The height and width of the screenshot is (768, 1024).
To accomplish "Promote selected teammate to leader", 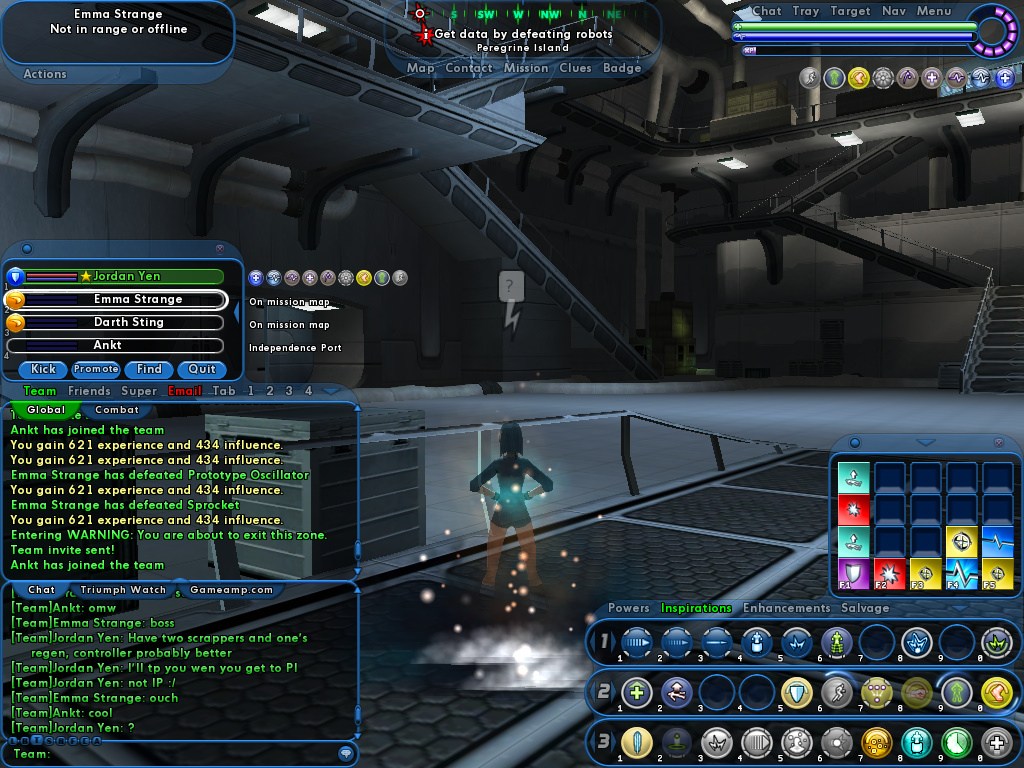I will (x=96, y=369).
